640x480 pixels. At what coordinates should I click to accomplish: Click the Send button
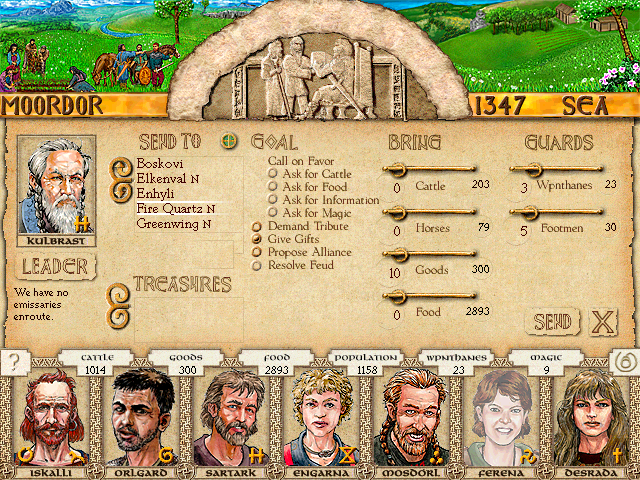552,321
